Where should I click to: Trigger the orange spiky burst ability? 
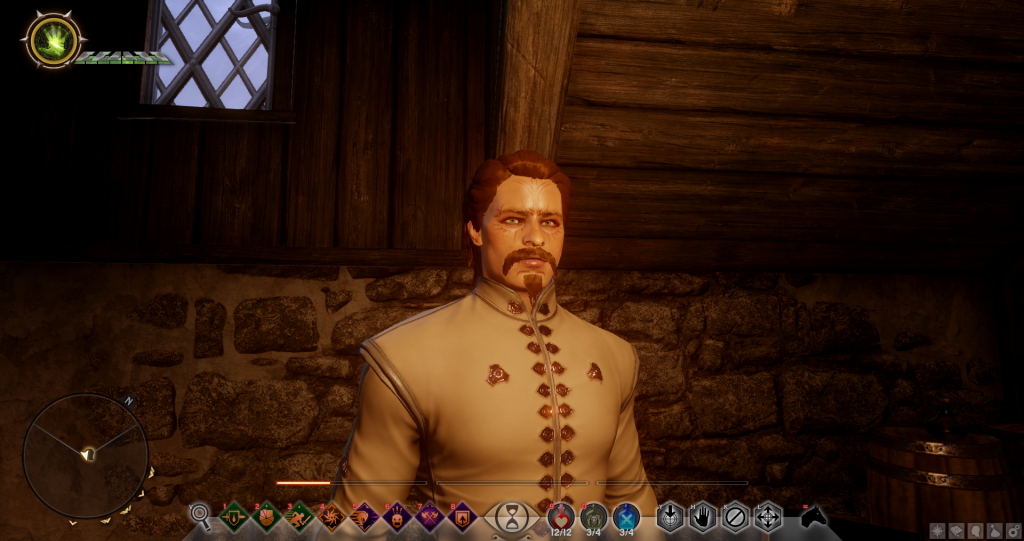coord(331,517)
